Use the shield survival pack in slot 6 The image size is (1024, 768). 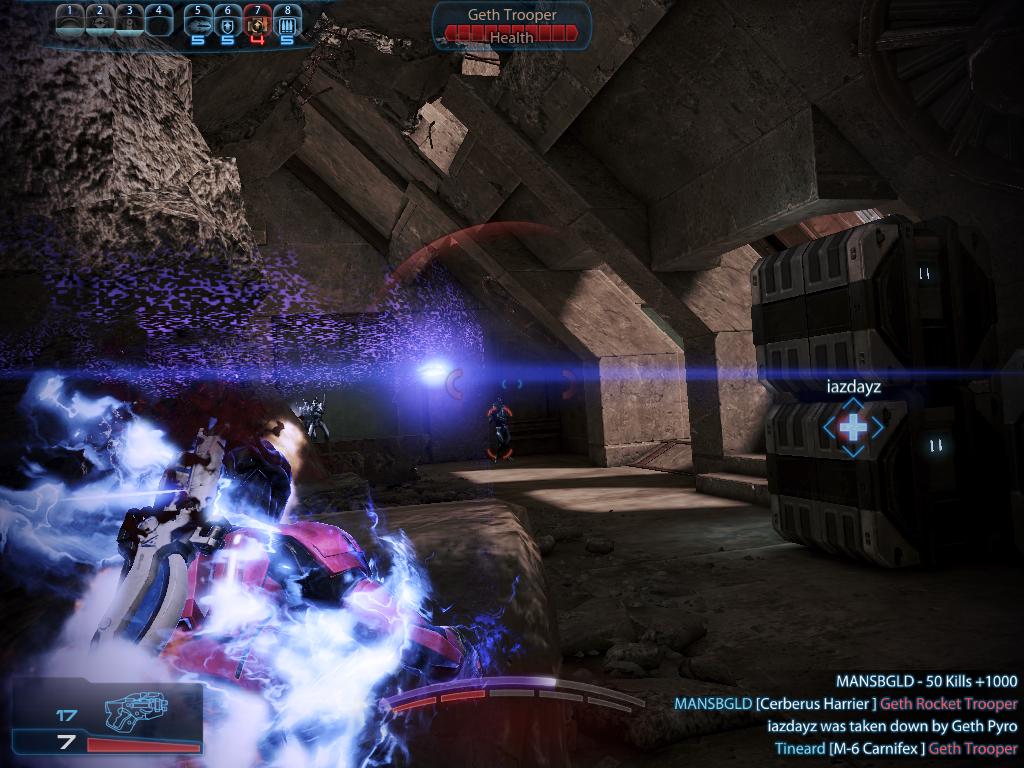[x=228, y=22]
